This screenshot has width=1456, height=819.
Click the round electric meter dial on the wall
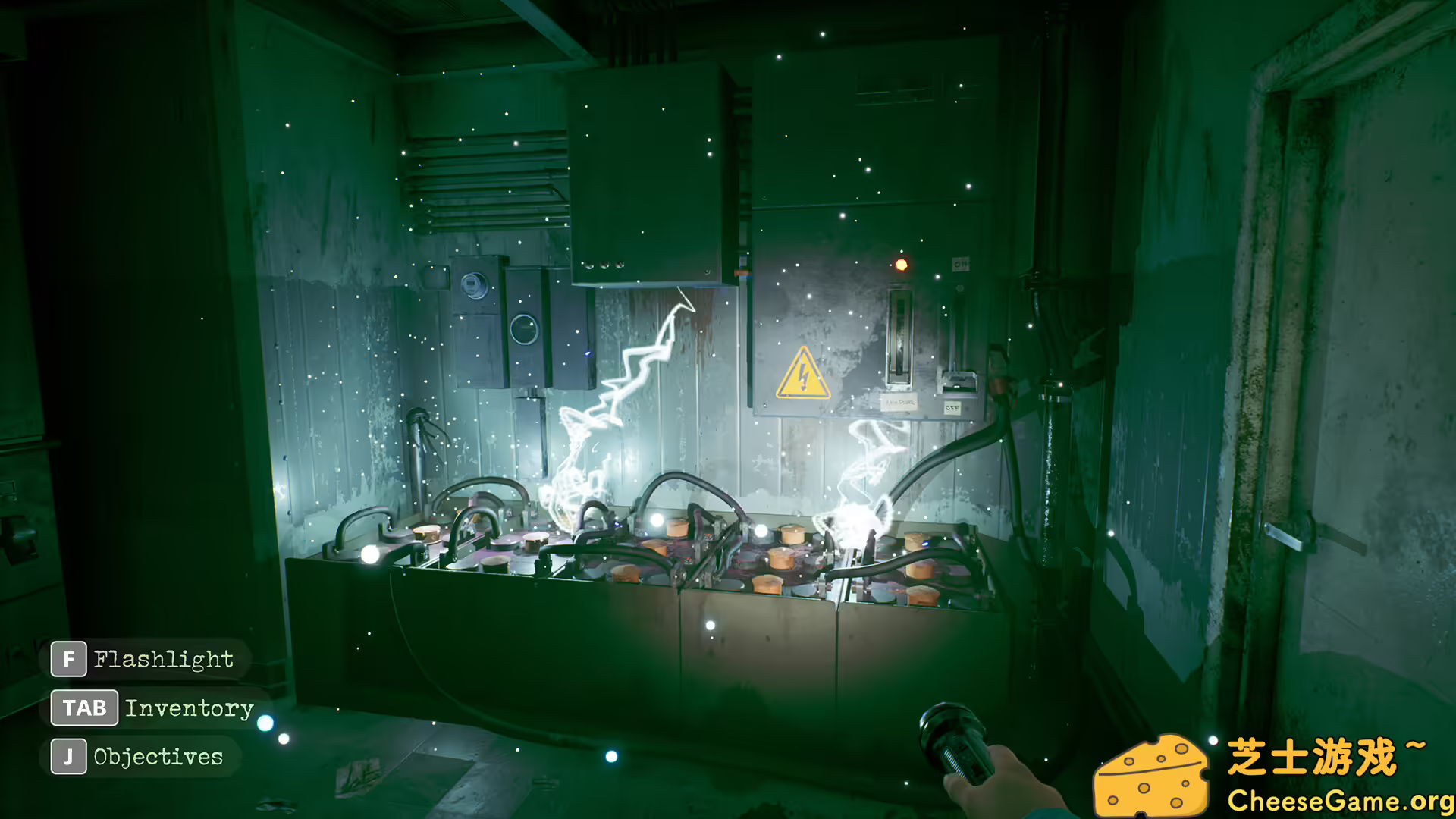475,286
